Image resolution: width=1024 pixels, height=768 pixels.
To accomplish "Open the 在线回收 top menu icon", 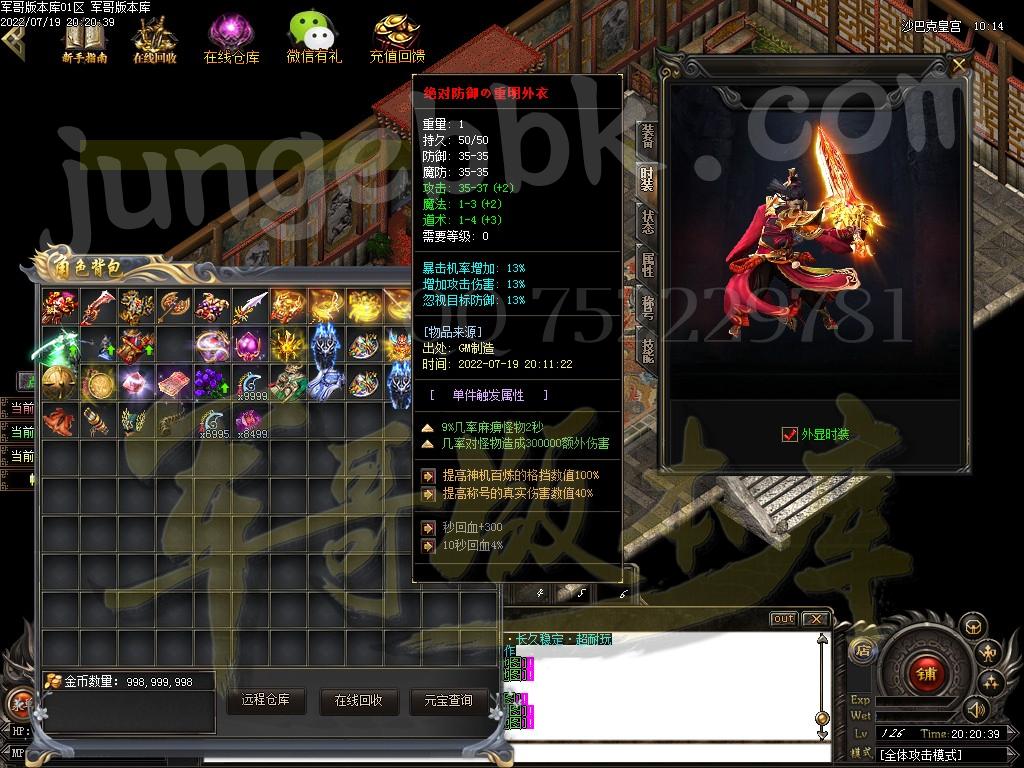I will [x=155, y=40].
